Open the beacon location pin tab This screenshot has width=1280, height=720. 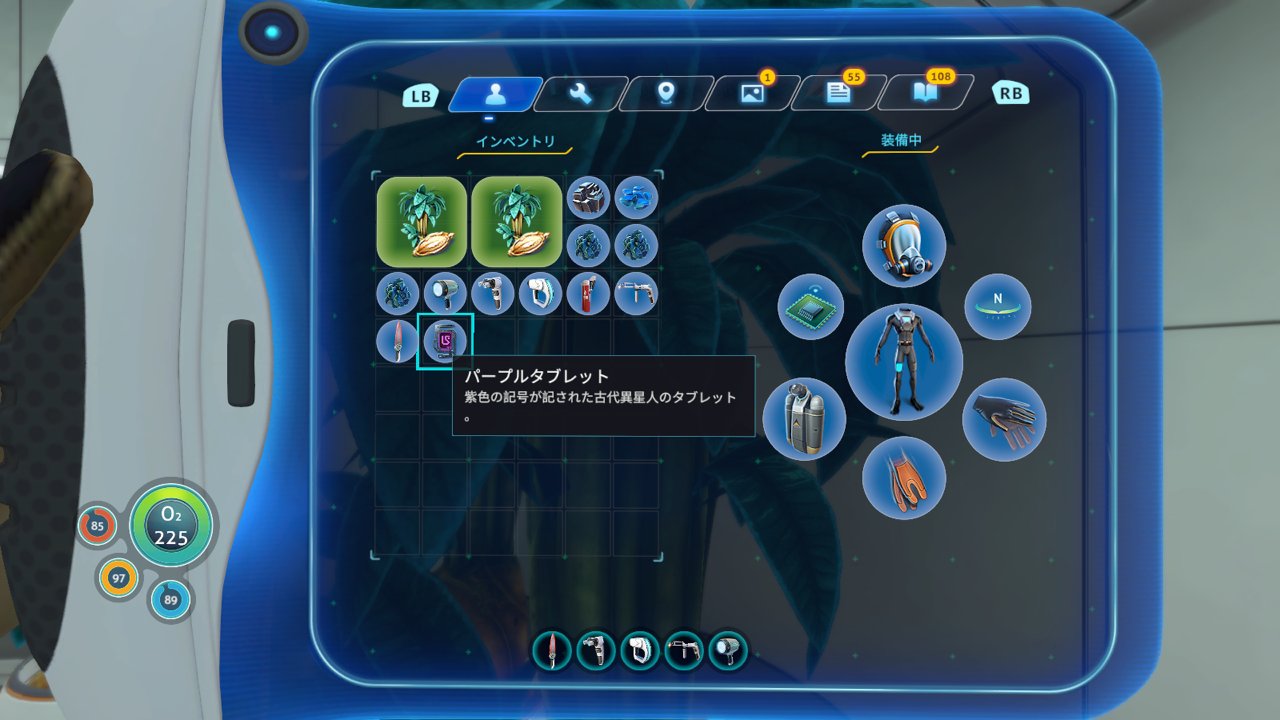coord(667,94)
